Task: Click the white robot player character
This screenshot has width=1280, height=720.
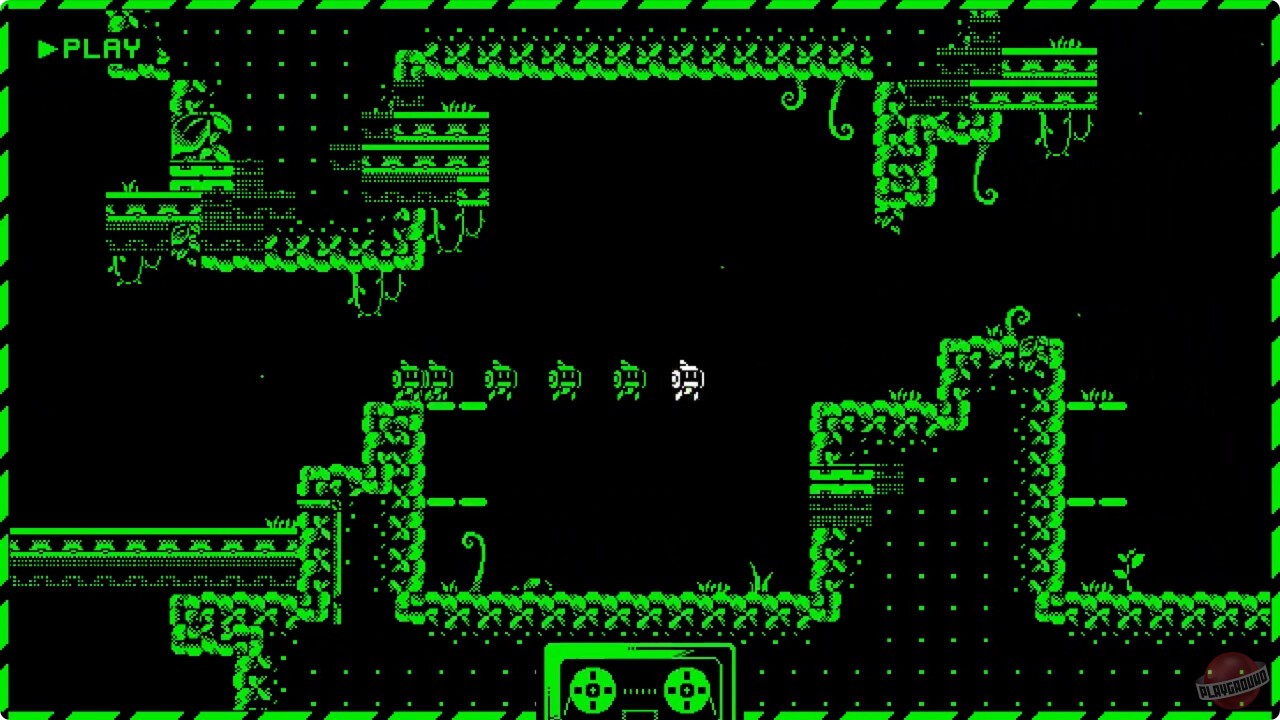Action: coord(687,380)
